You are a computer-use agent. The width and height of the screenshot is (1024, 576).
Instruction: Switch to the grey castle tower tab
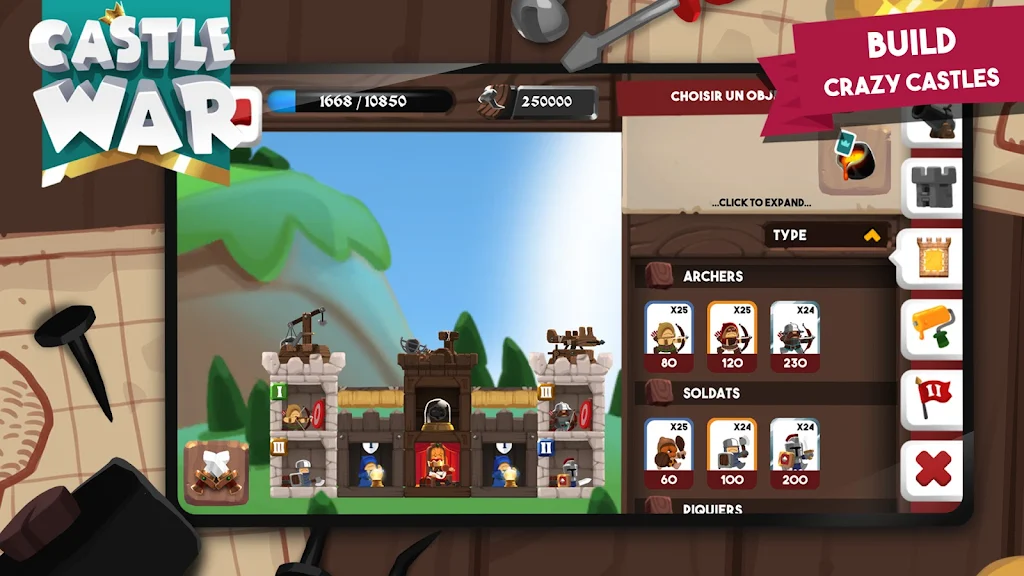tap(933, 187)
